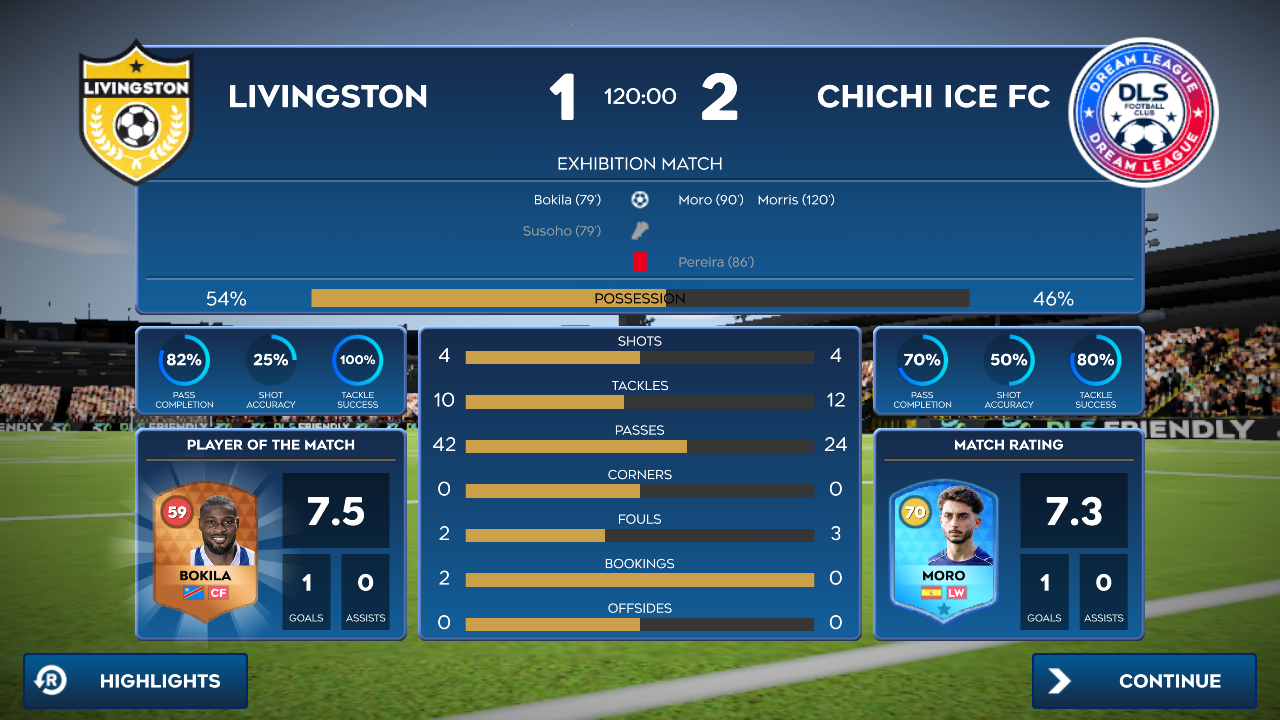Screen dimensions: 1280x720
Task: Expand the Match Rating panel
Action: coord(1009,446)
